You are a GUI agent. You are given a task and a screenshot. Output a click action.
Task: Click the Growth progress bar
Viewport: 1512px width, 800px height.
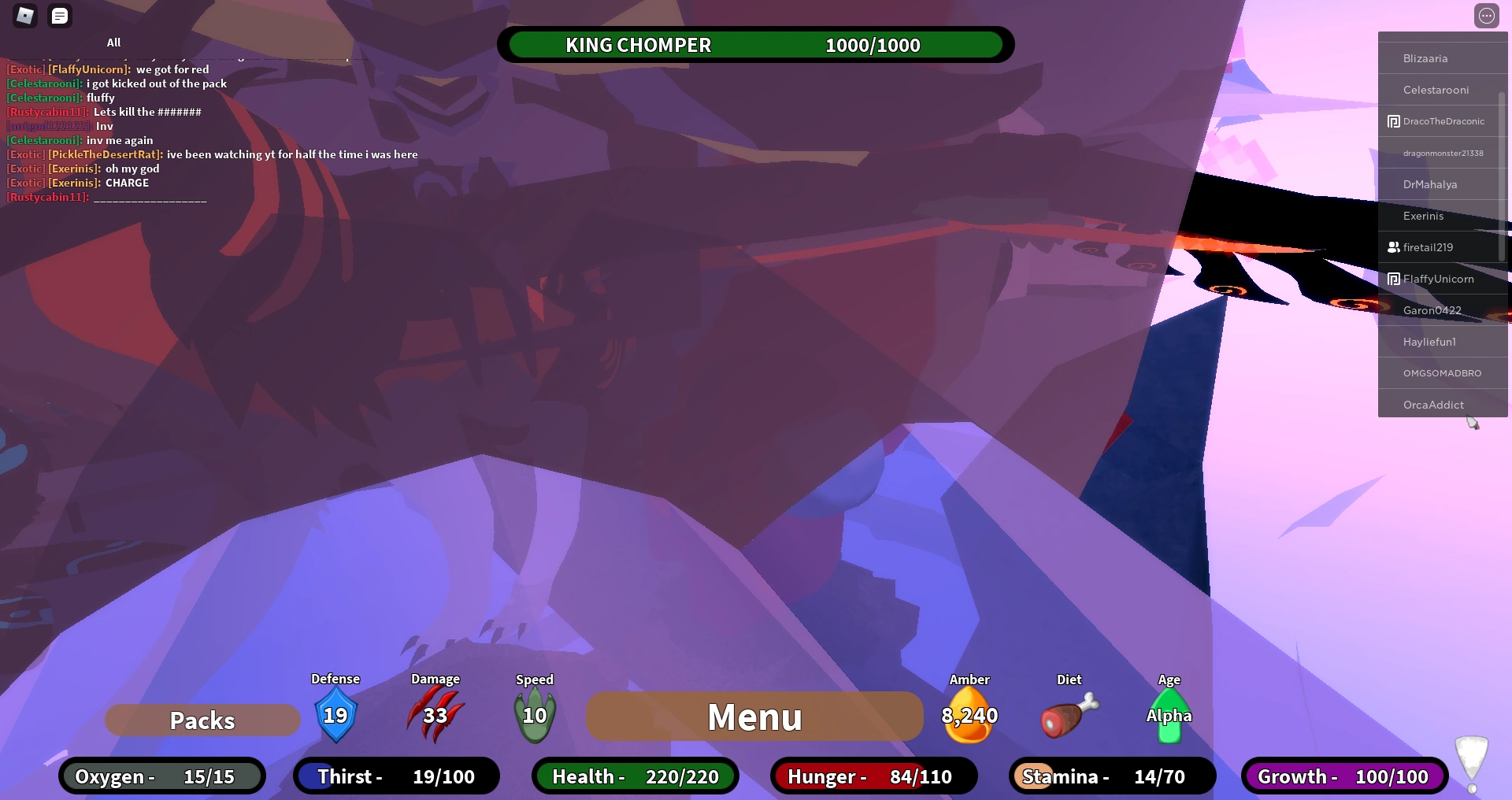pyautogui.click(x=1344, y=776)
